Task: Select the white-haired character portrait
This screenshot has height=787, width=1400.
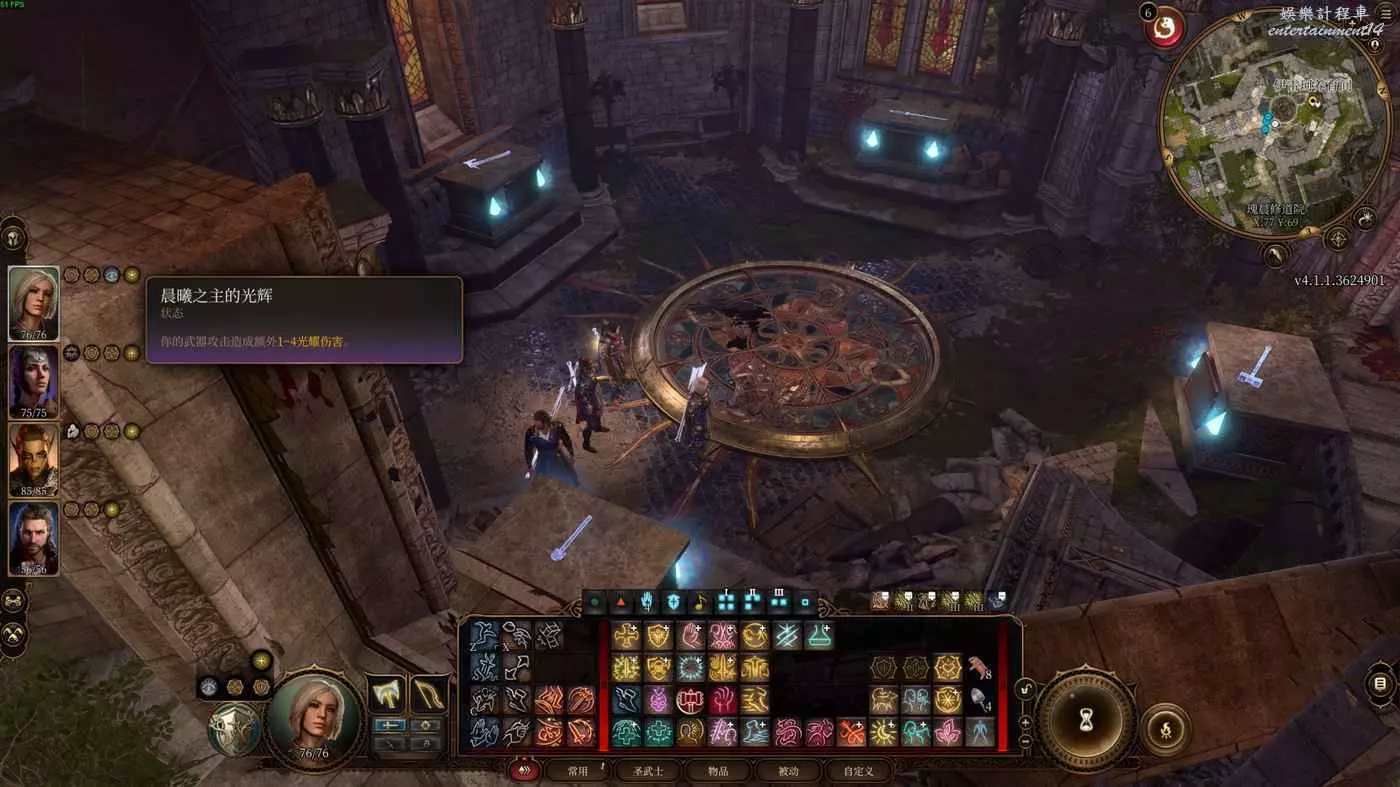Action: [33, 301]
